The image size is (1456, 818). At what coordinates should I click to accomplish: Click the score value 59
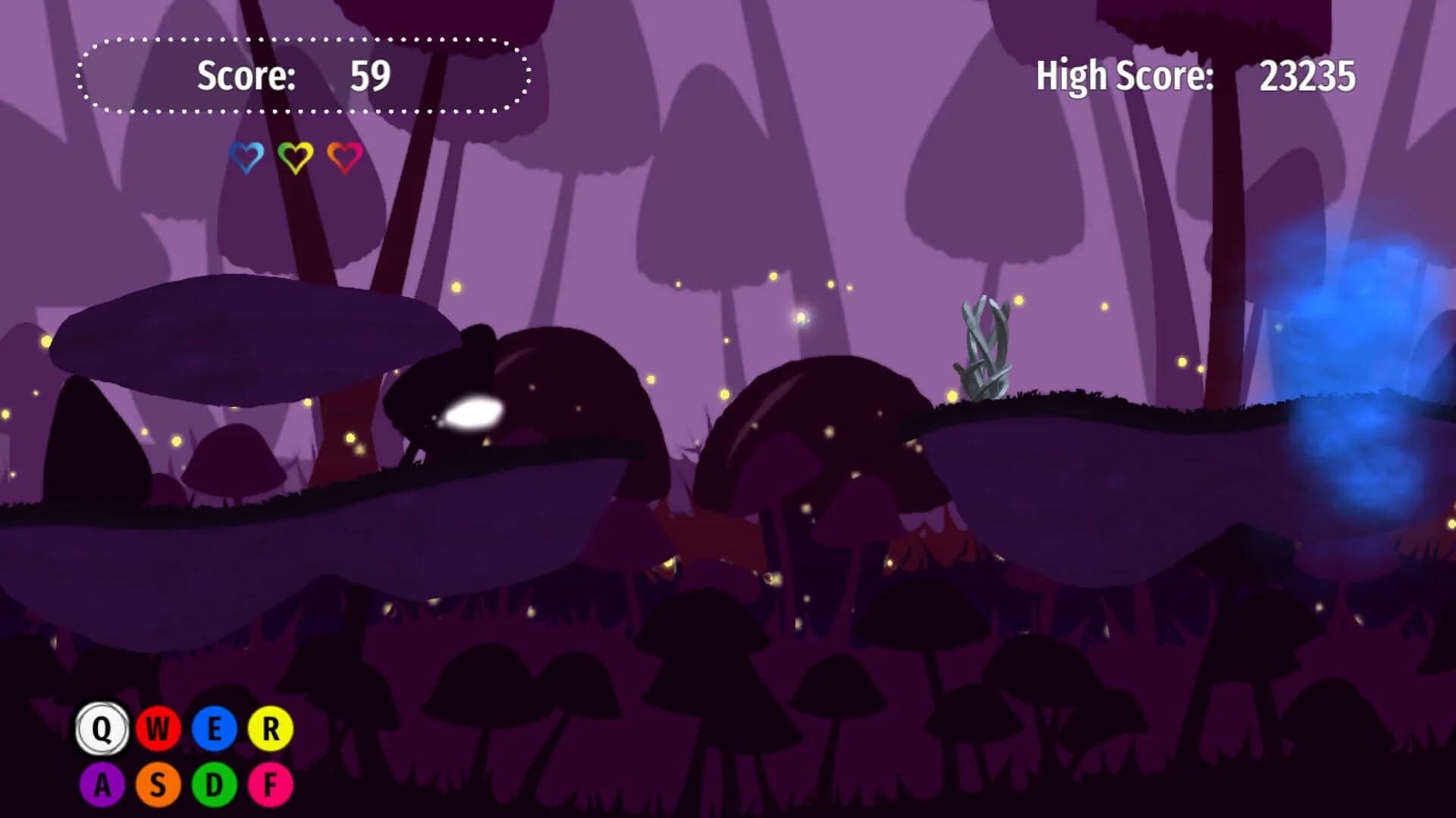tap(372, 75)
